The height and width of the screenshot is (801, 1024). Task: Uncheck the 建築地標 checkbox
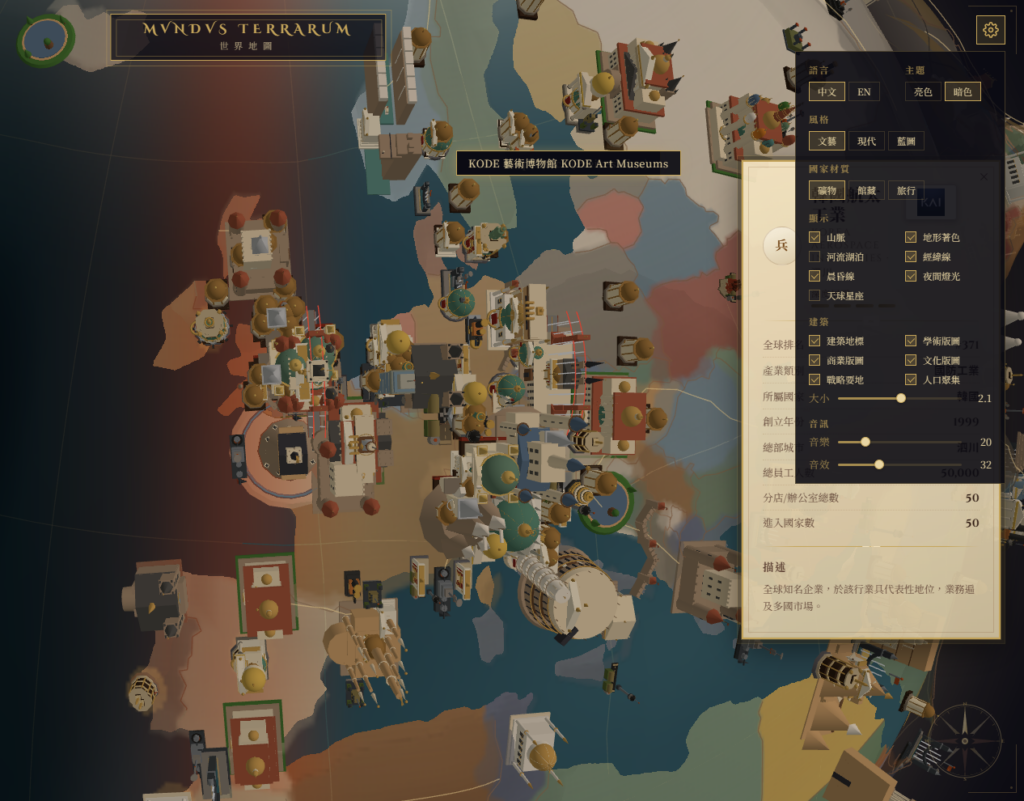click(x=815, y=341)
